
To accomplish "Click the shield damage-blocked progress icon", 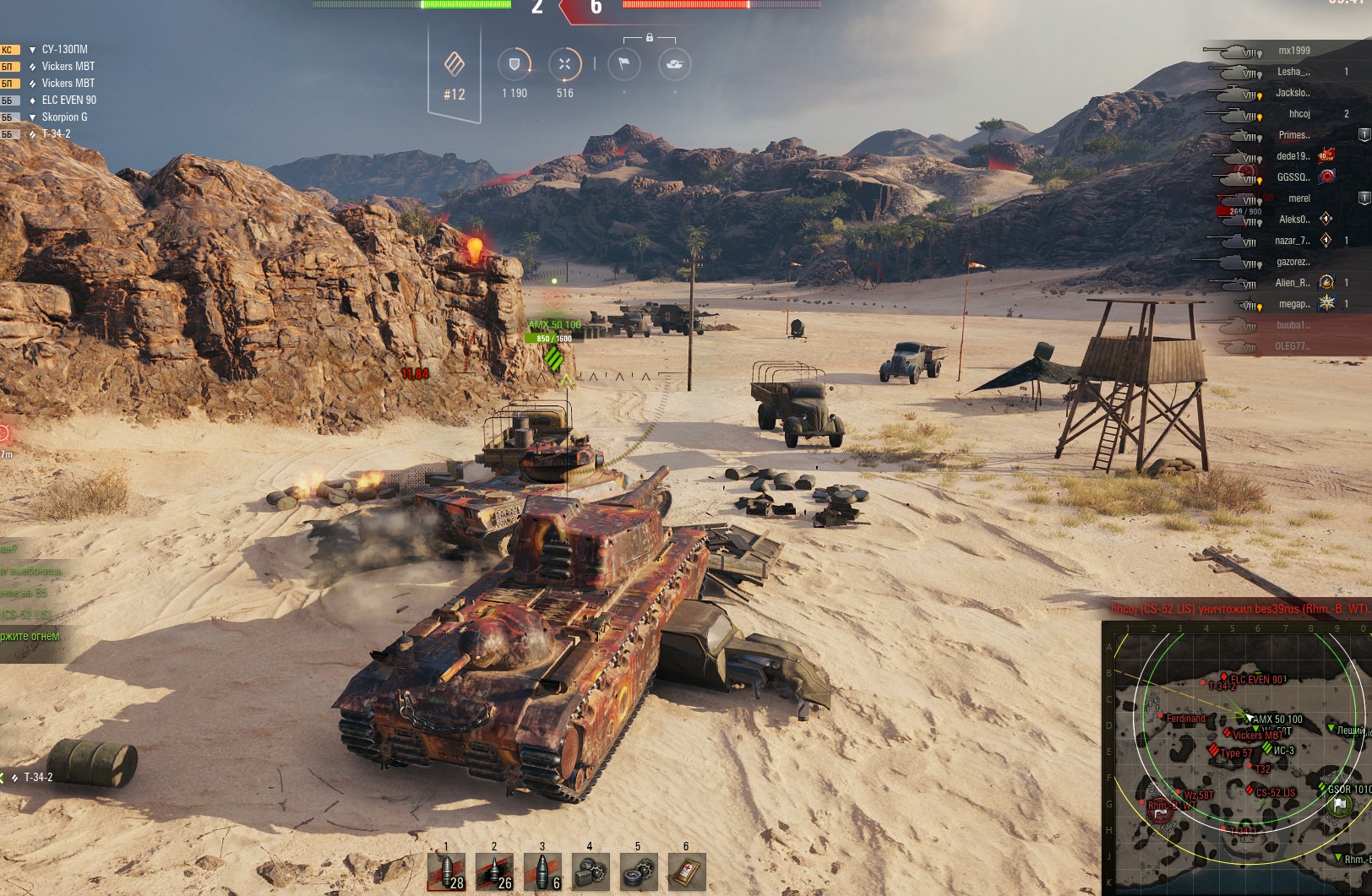I will (514, 64).
